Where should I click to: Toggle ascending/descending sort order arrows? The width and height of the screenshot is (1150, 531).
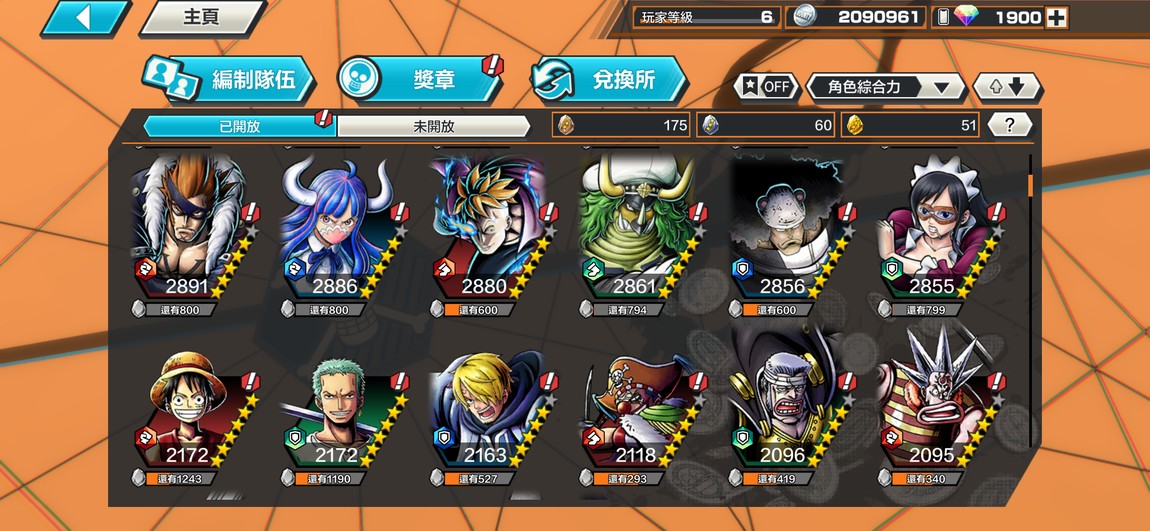tap(1006, 87)
